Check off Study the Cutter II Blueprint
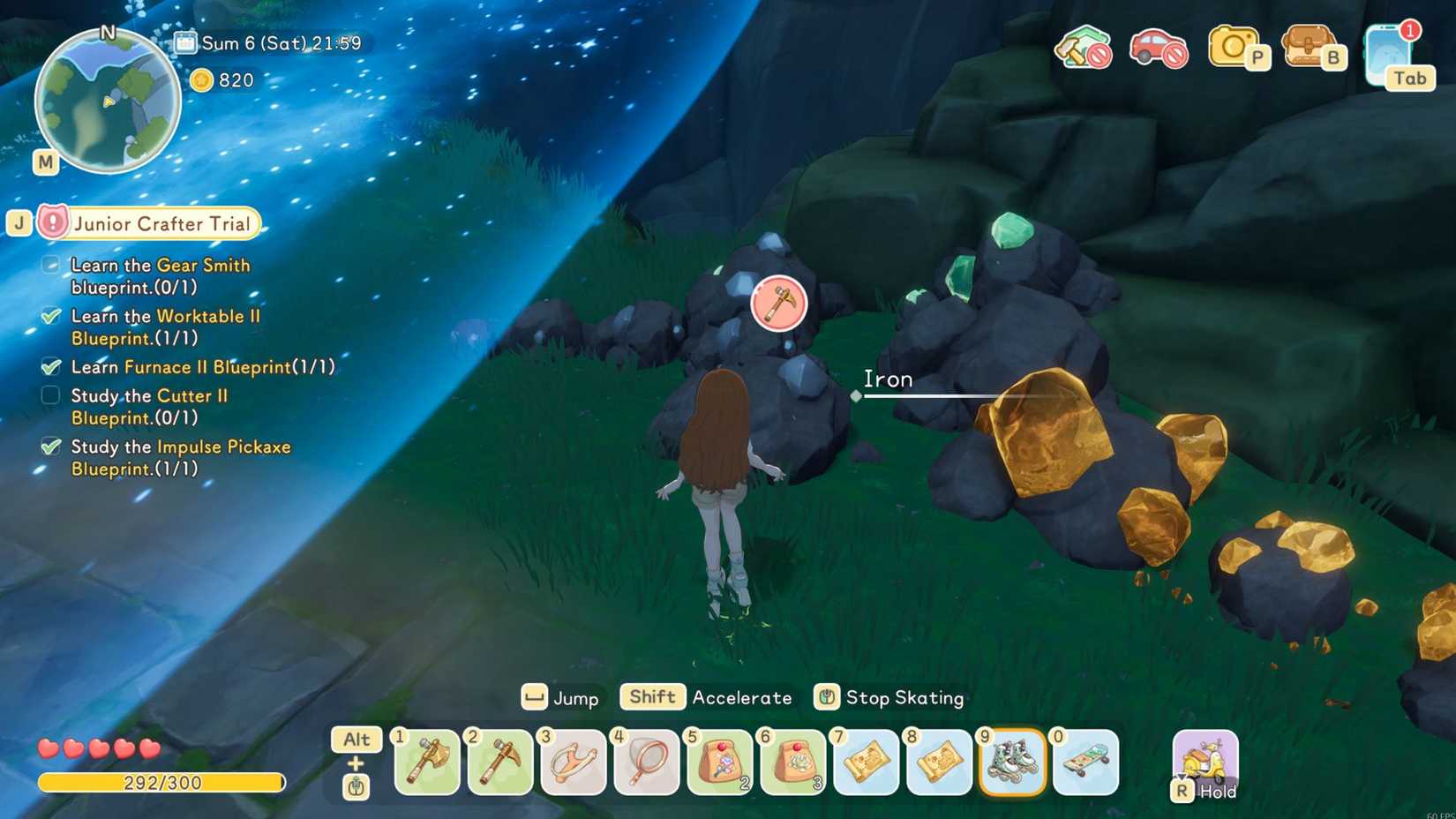Screen dimensions: 1456x819 49,395
